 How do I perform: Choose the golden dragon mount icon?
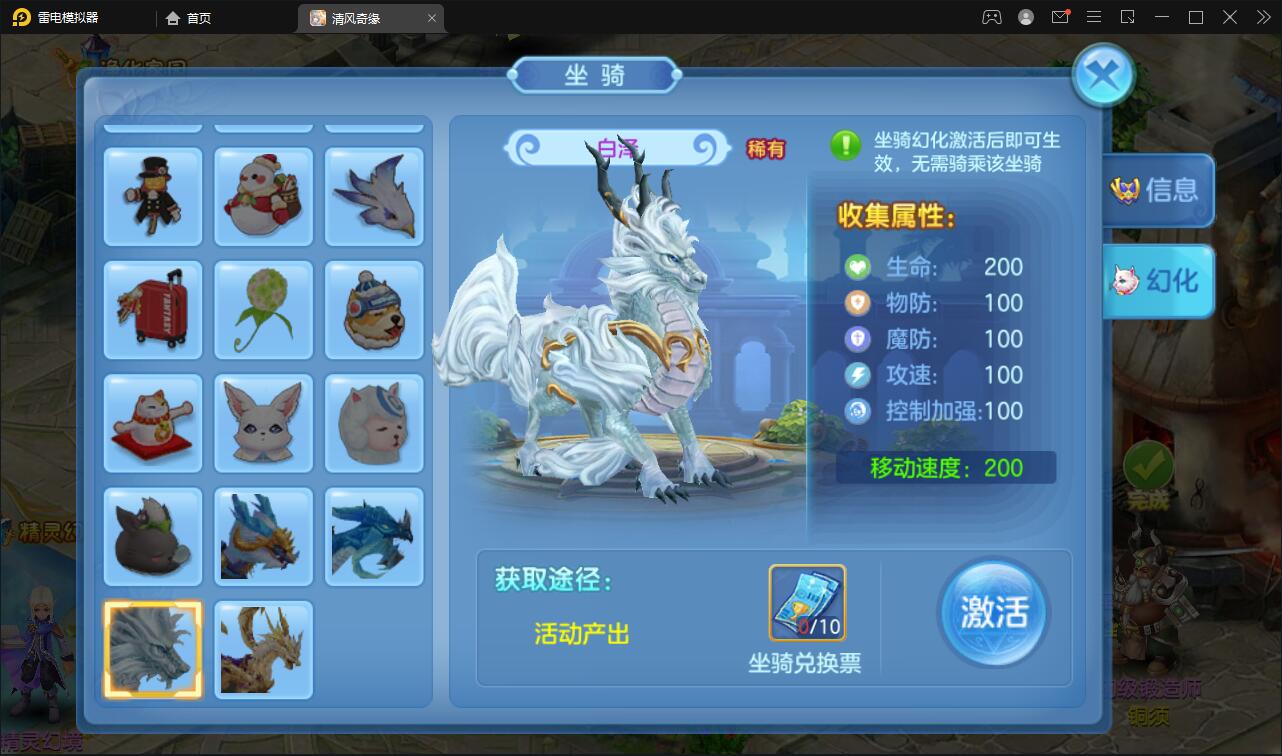pyautogui.click(x=263, y=650)
